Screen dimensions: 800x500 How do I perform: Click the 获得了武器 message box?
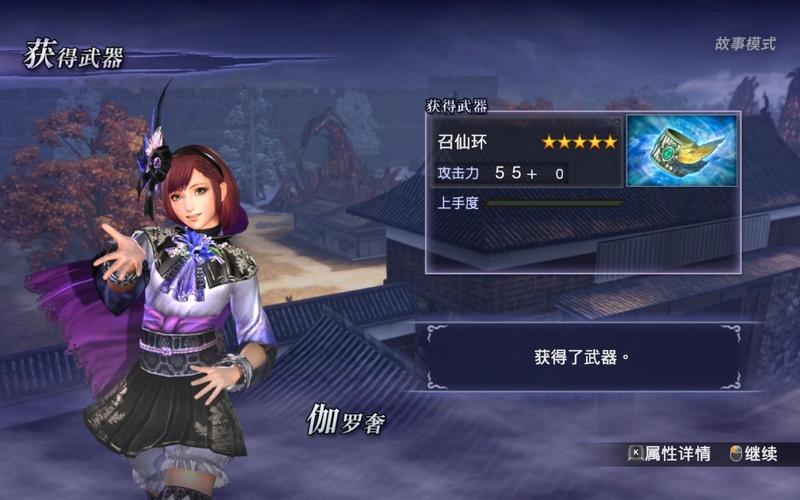pyautogui.click(x=580, y=356)
